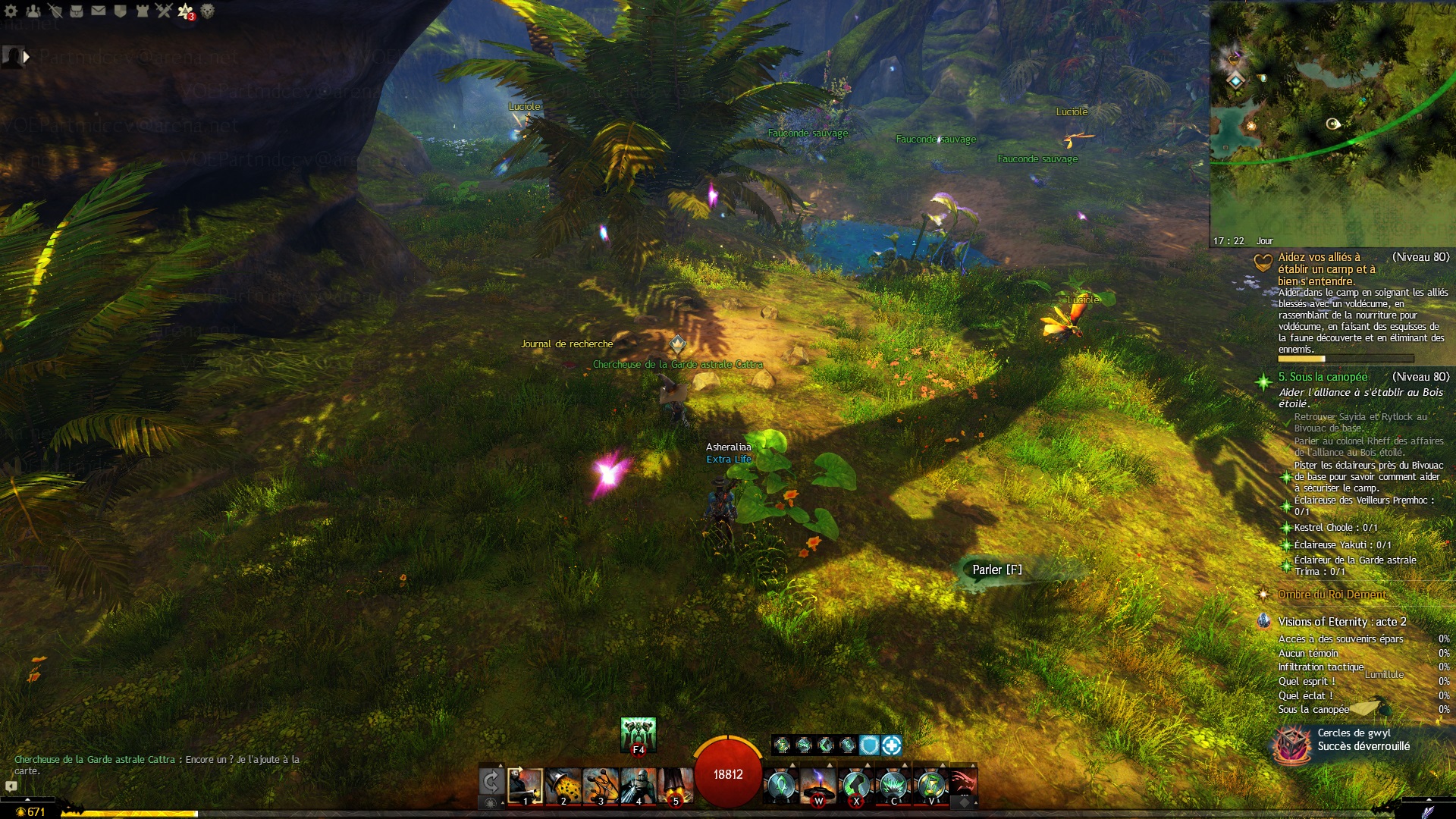Image resolution: width=1456 pixels, height=819 pixels.
Task: Open the PvP crossed swords panel
Action: [164, 11]
